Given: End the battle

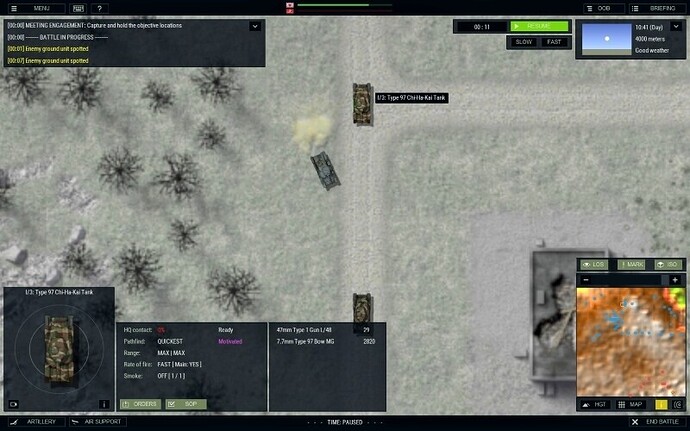Looking at the screenshot, I should click(x=655, y=423).
